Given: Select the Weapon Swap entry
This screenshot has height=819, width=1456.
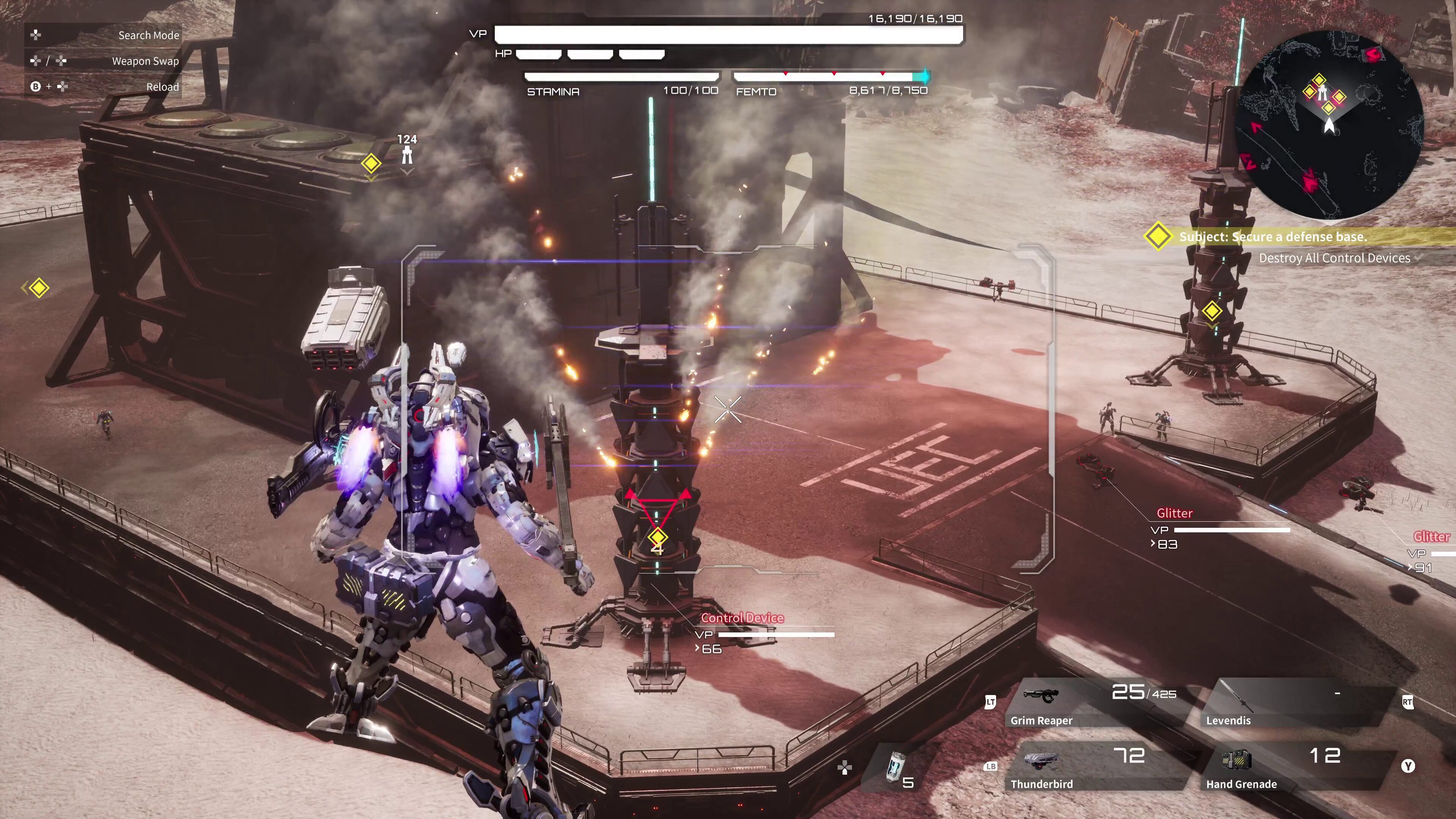Looking at the screenshot, I should (x=105, y=61).
